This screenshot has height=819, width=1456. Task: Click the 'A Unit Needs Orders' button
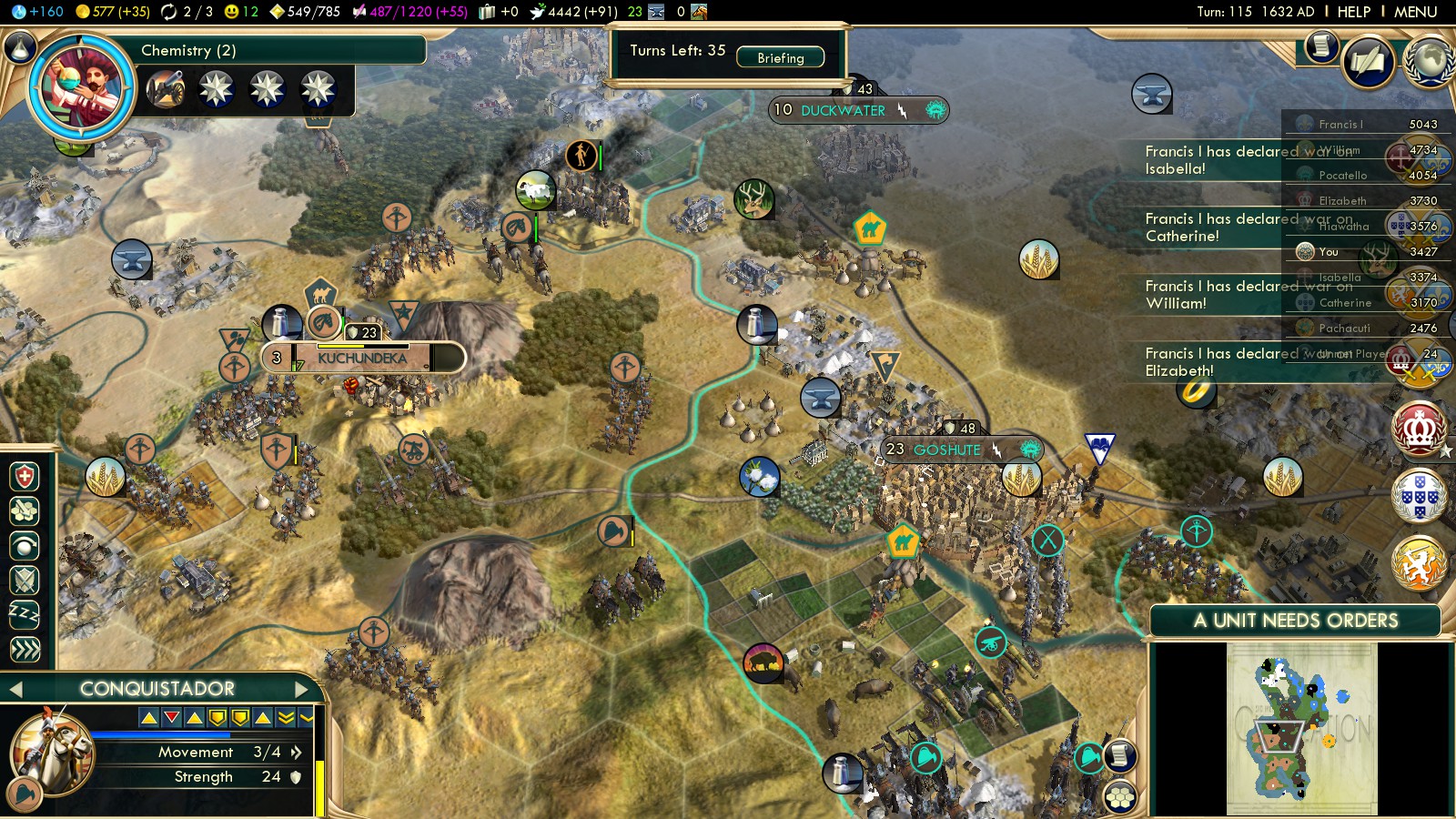(1295, 621)
